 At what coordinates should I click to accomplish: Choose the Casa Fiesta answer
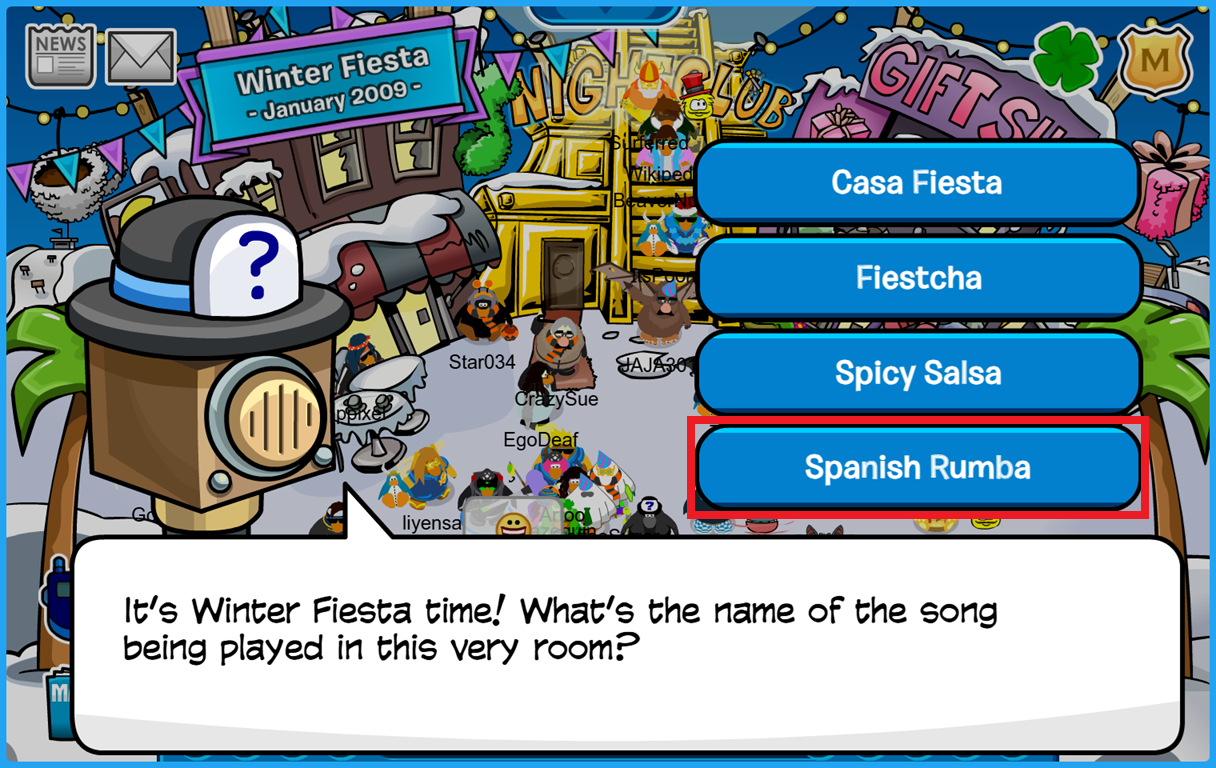[x=917, y=183]
